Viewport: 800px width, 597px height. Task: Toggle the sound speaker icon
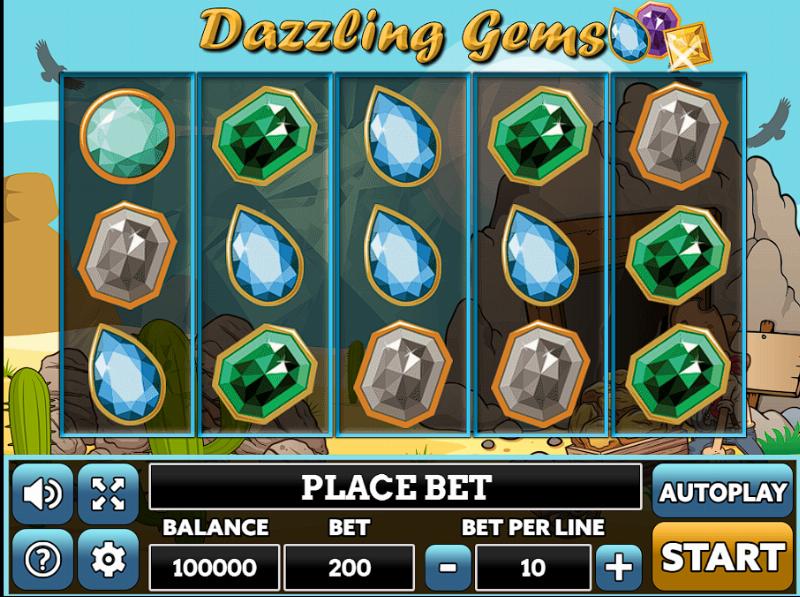point(42,493)
